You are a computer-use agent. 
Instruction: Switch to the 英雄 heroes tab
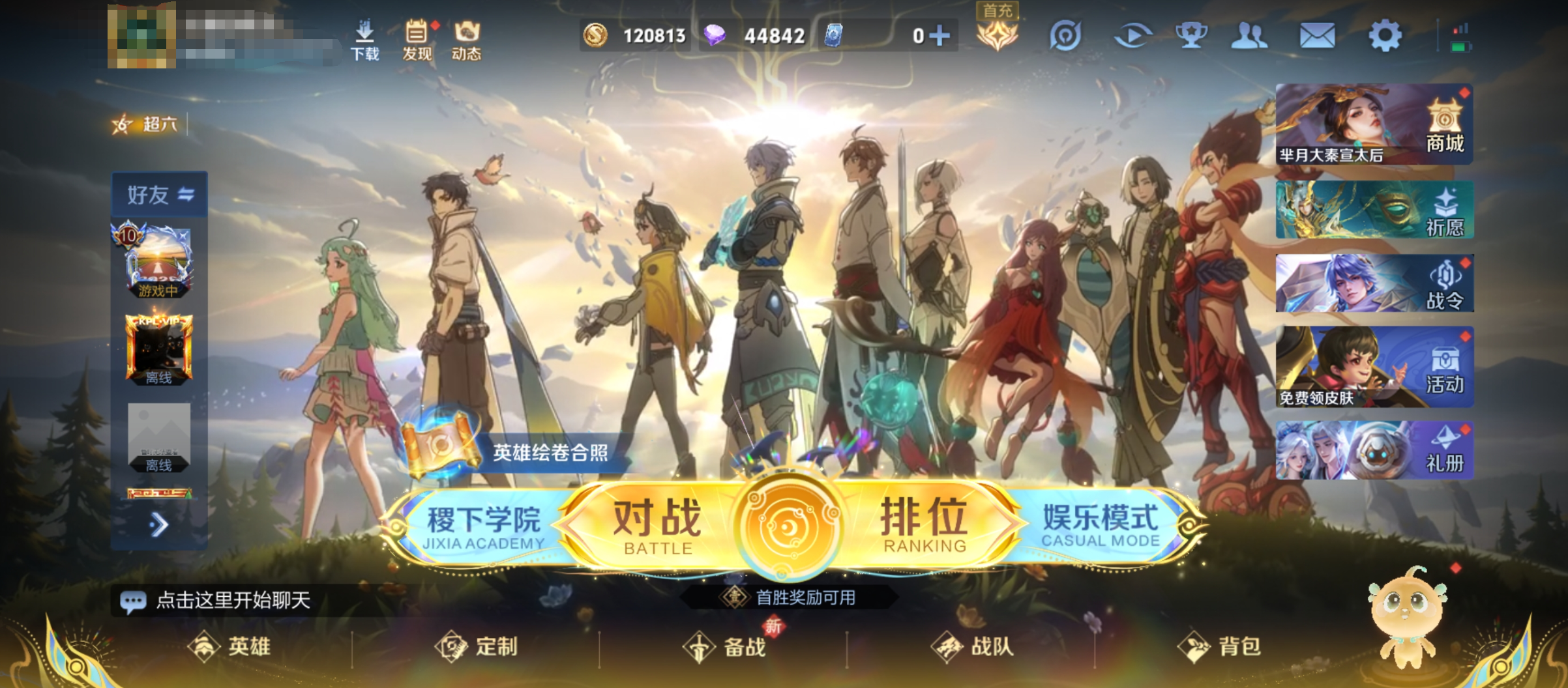click(231, 646)
